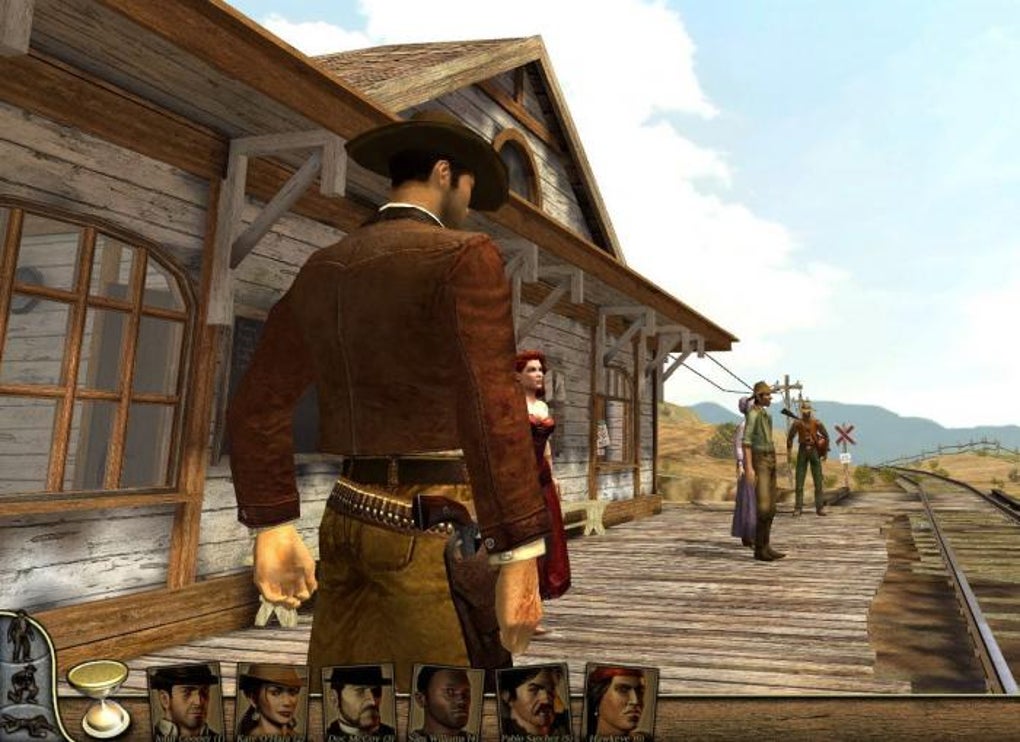Image resolution: width=1020 pixels, height=742 pixels.
Task: Select John Cooper's character portrait
Action: click(185, 702)
